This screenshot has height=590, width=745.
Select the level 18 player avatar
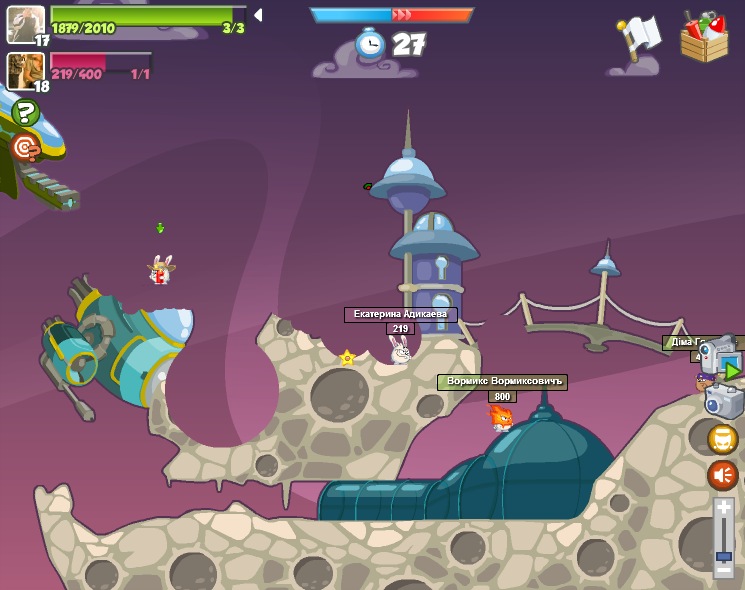click(x=25, y=71)
